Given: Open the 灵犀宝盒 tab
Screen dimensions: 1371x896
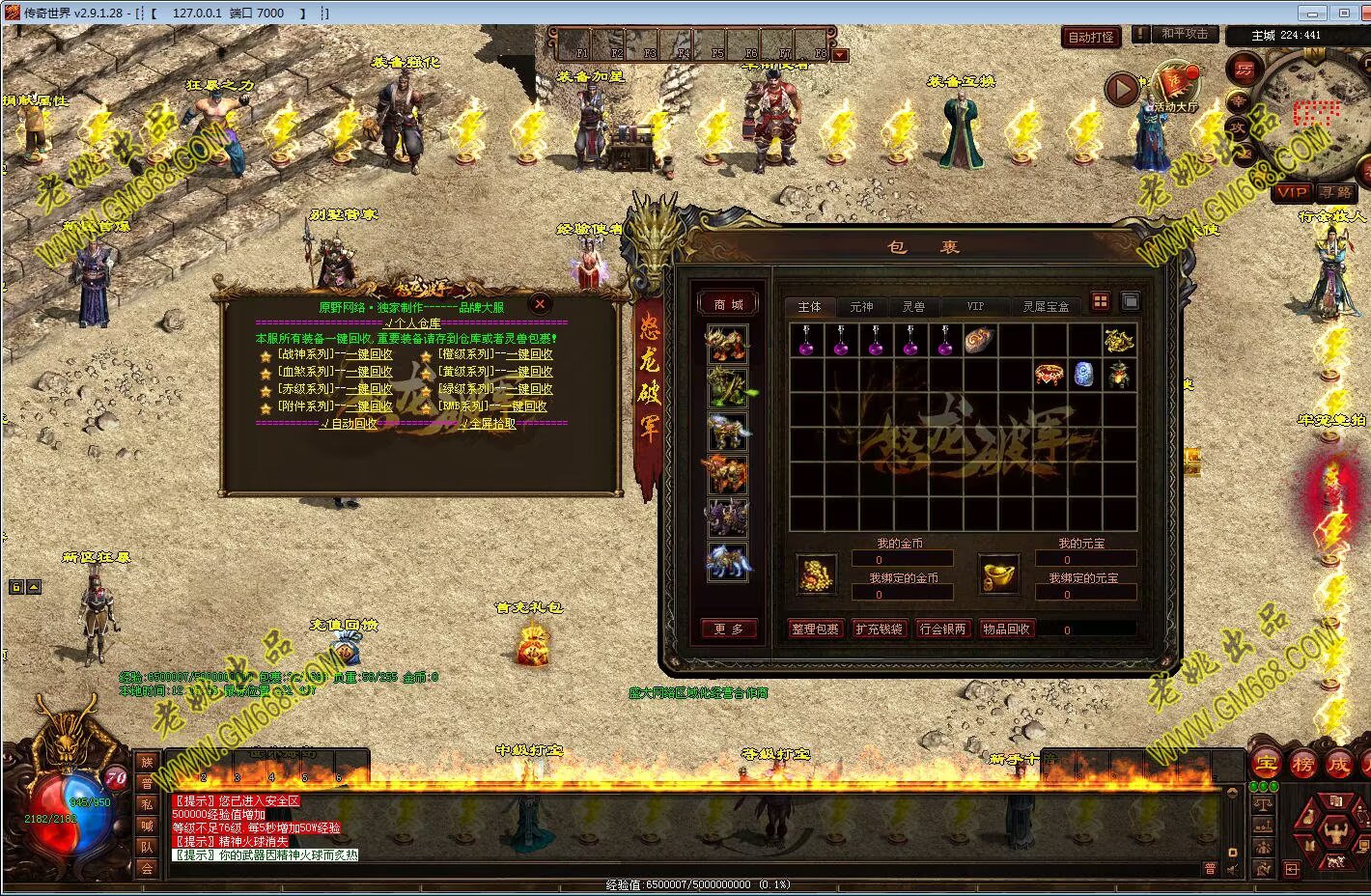Looking at the screenshot, I should pos(1046,307).
